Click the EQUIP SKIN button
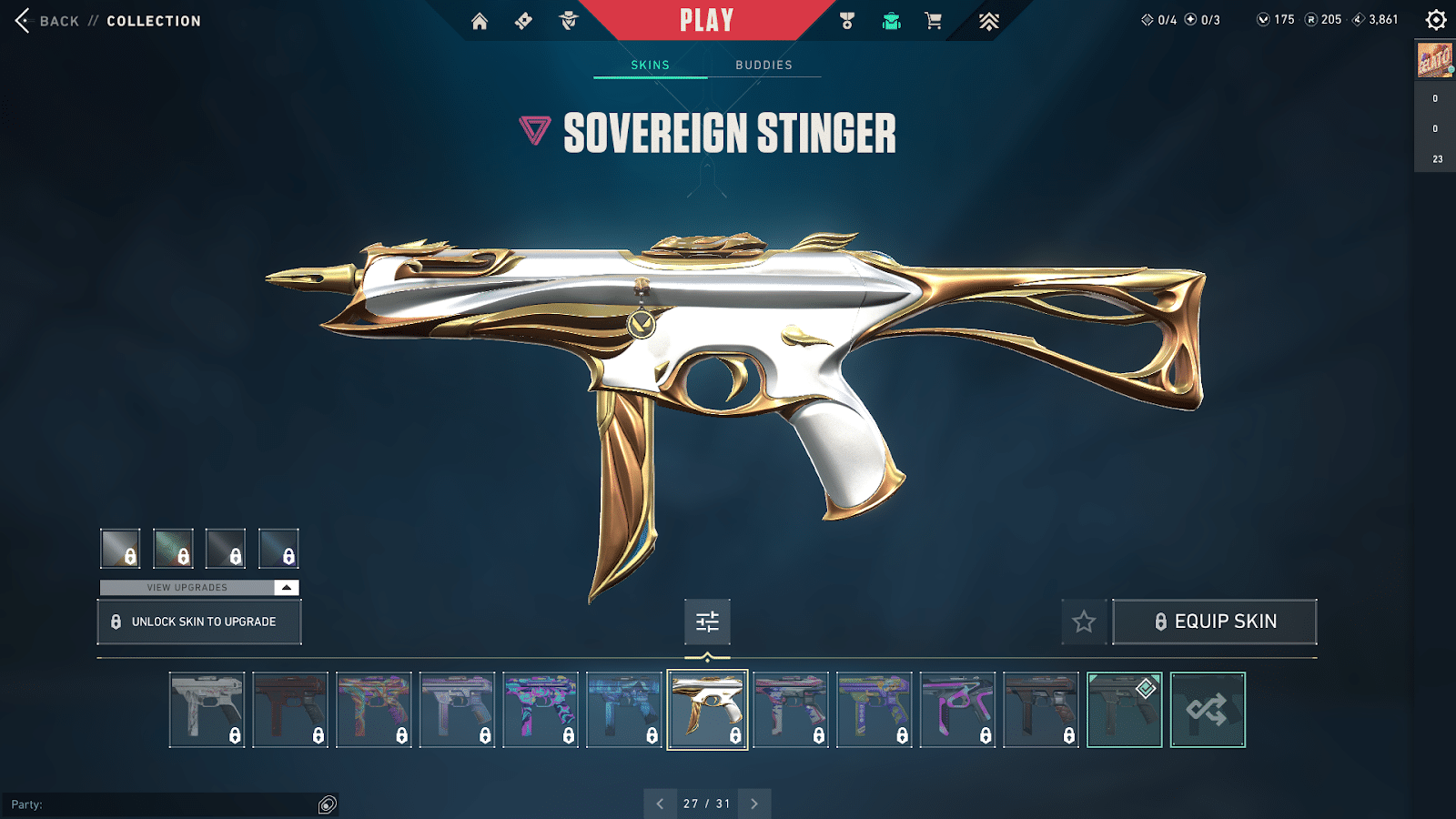The image size is (1456, 819). click(x=1215, y=621)
